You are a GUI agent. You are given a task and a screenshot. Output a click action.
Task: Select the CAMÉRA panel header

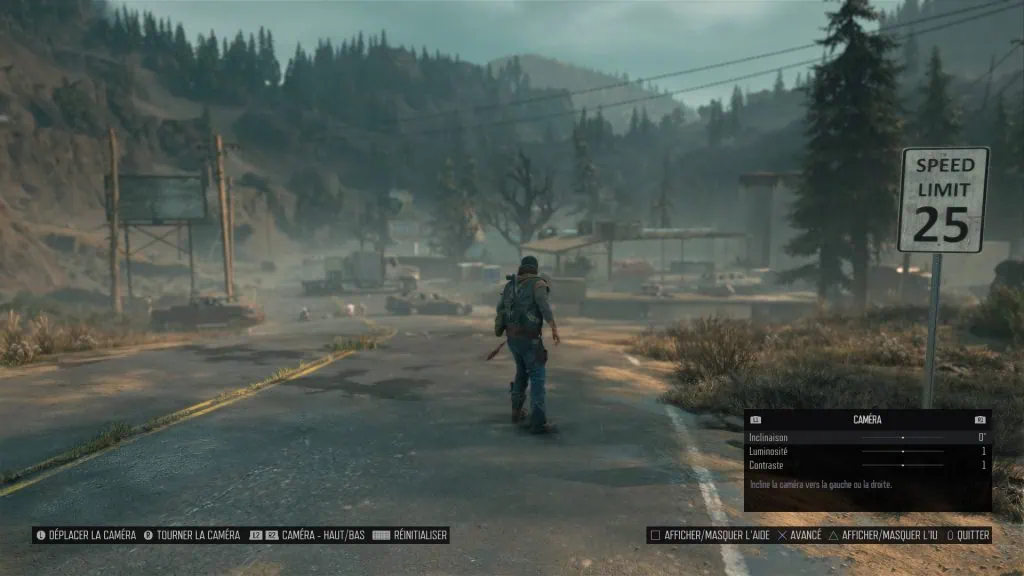(x=867, y=420)
